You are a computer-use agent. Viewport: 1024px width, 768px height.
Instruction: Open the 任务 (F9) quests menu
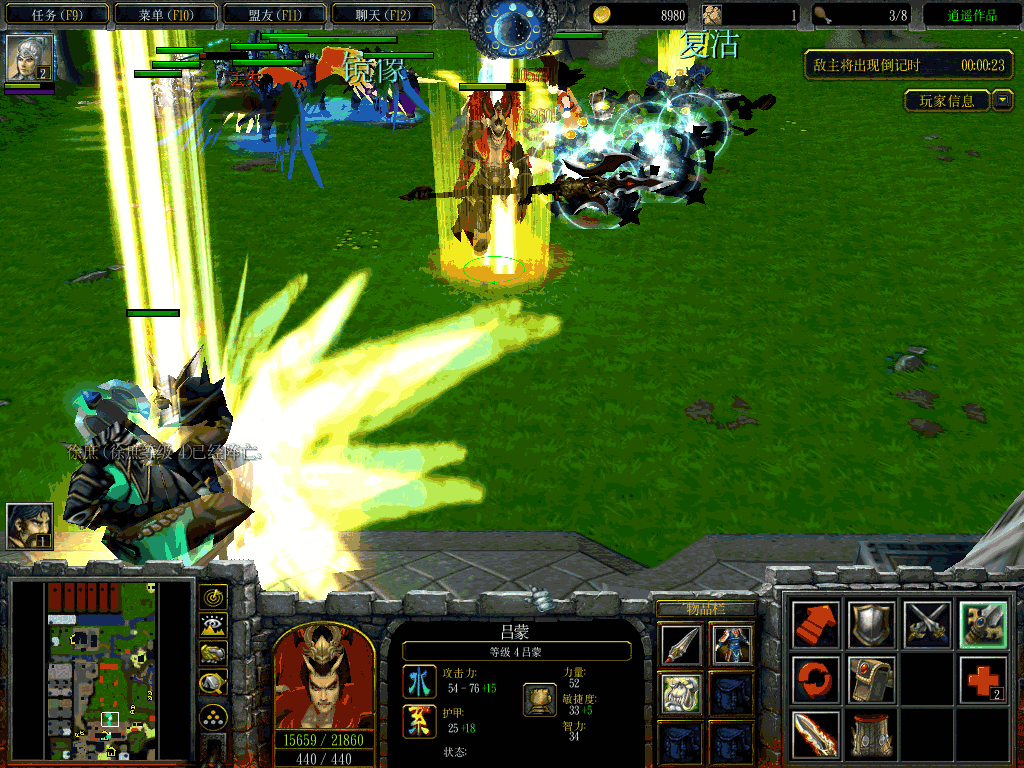tap(56, 15)
